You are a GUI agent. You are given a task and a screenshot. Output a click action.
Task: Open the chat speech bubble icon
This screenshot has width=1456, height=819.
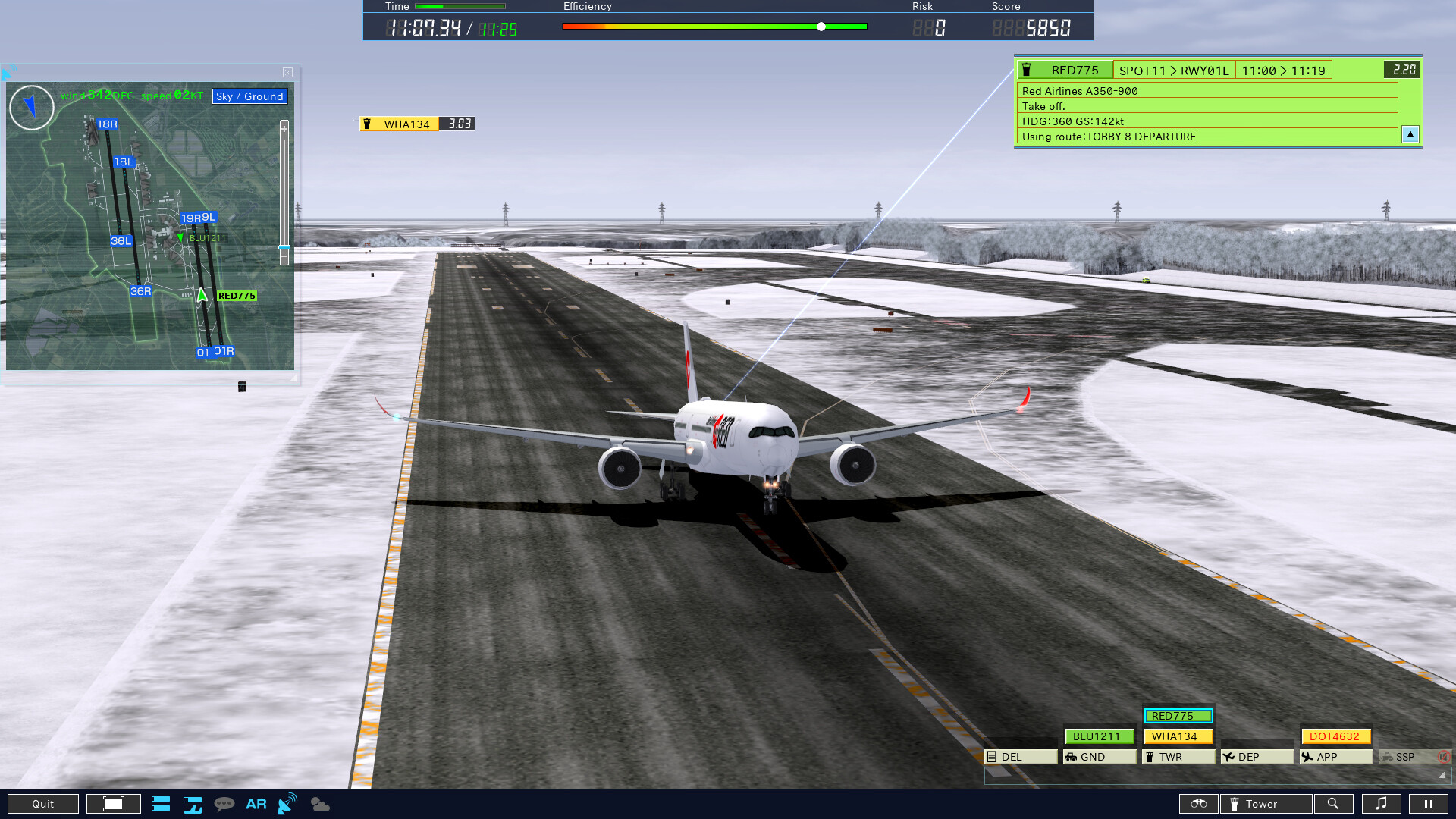pos(224,803)
